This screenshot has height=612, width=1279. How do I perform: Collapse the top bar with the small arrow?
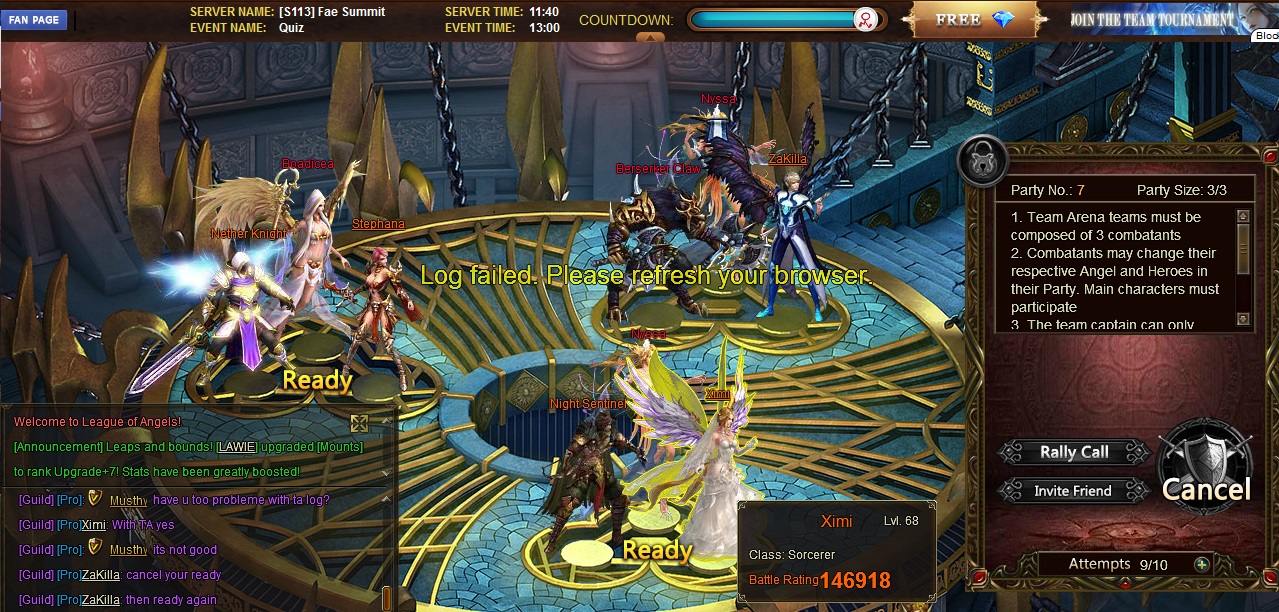point(650,38)
